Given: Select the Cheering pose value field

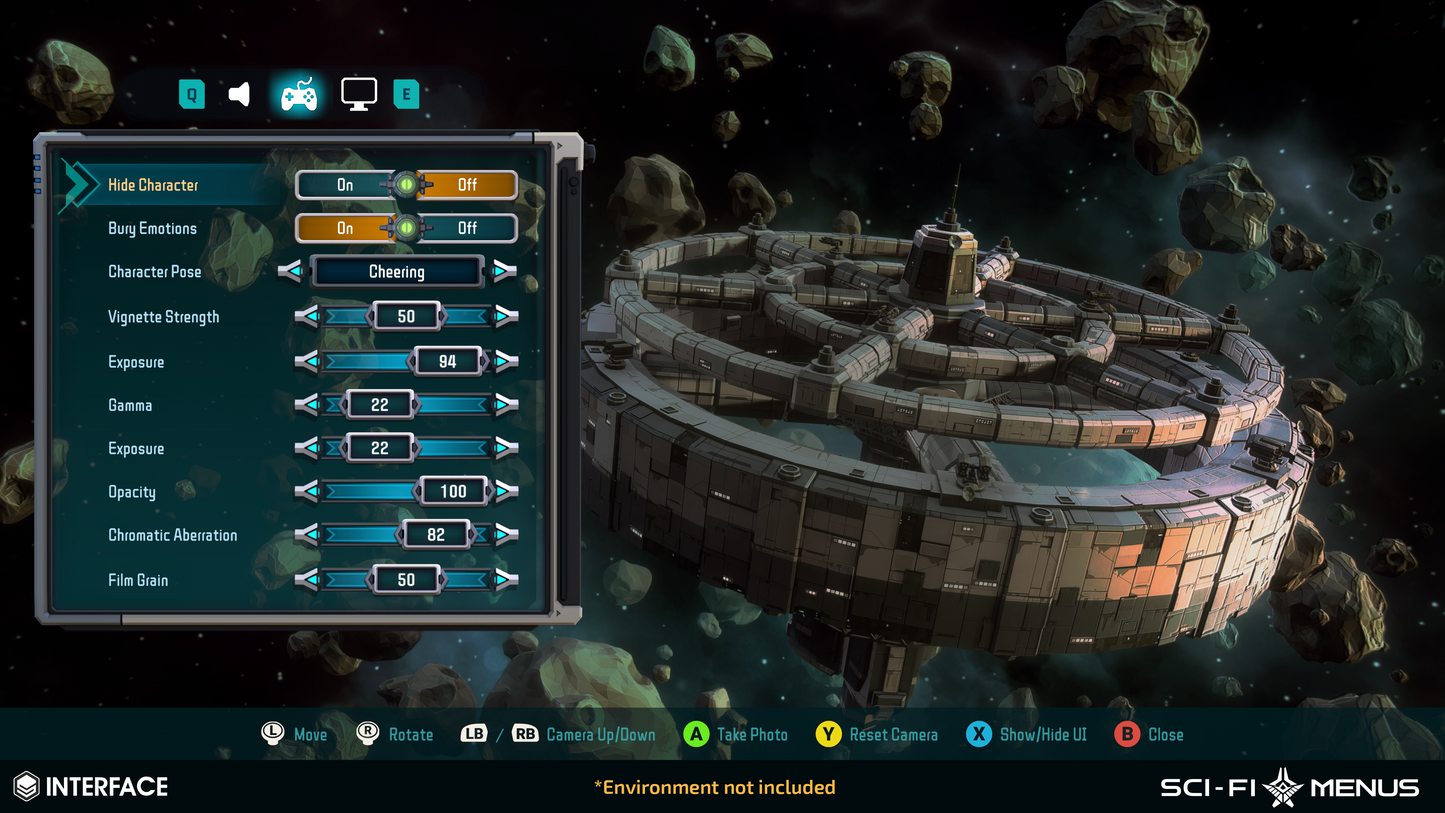Looking at the screenshot, I should coord(397,271).
